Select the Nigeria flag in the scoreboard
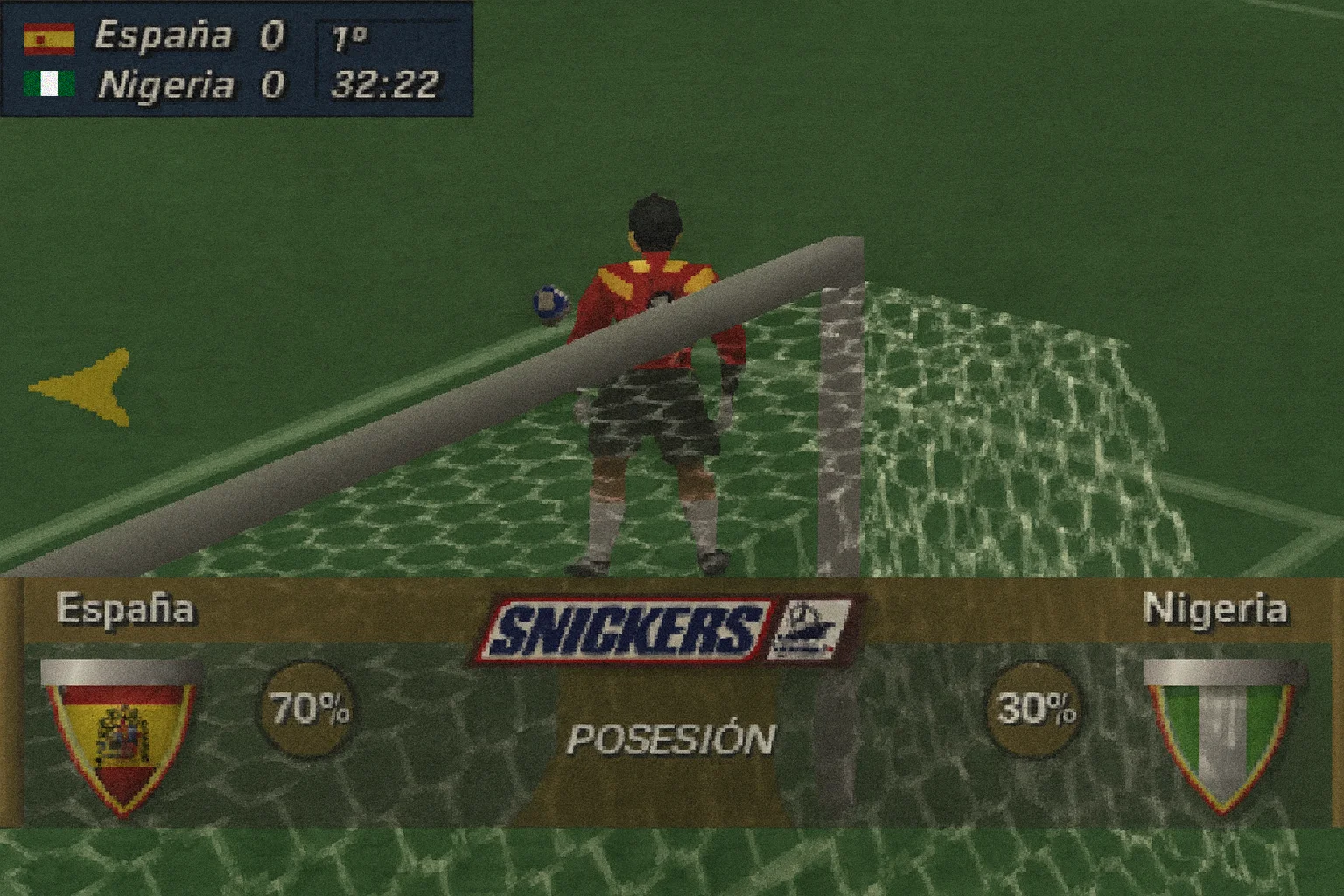This screenshot has height=896, width=1344. 49,85
